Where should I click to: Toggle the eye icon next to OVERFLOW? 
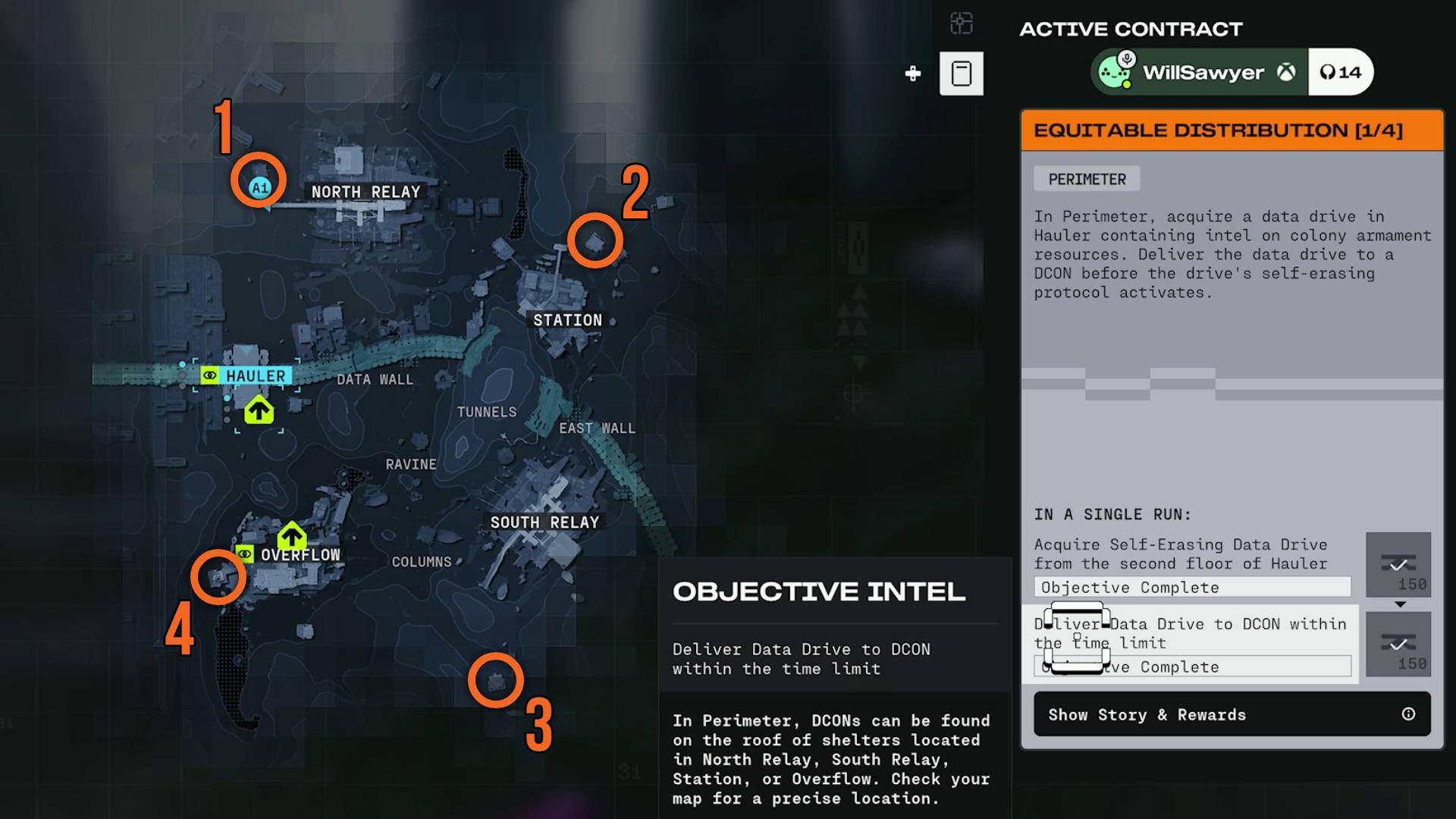pos(243,555)
